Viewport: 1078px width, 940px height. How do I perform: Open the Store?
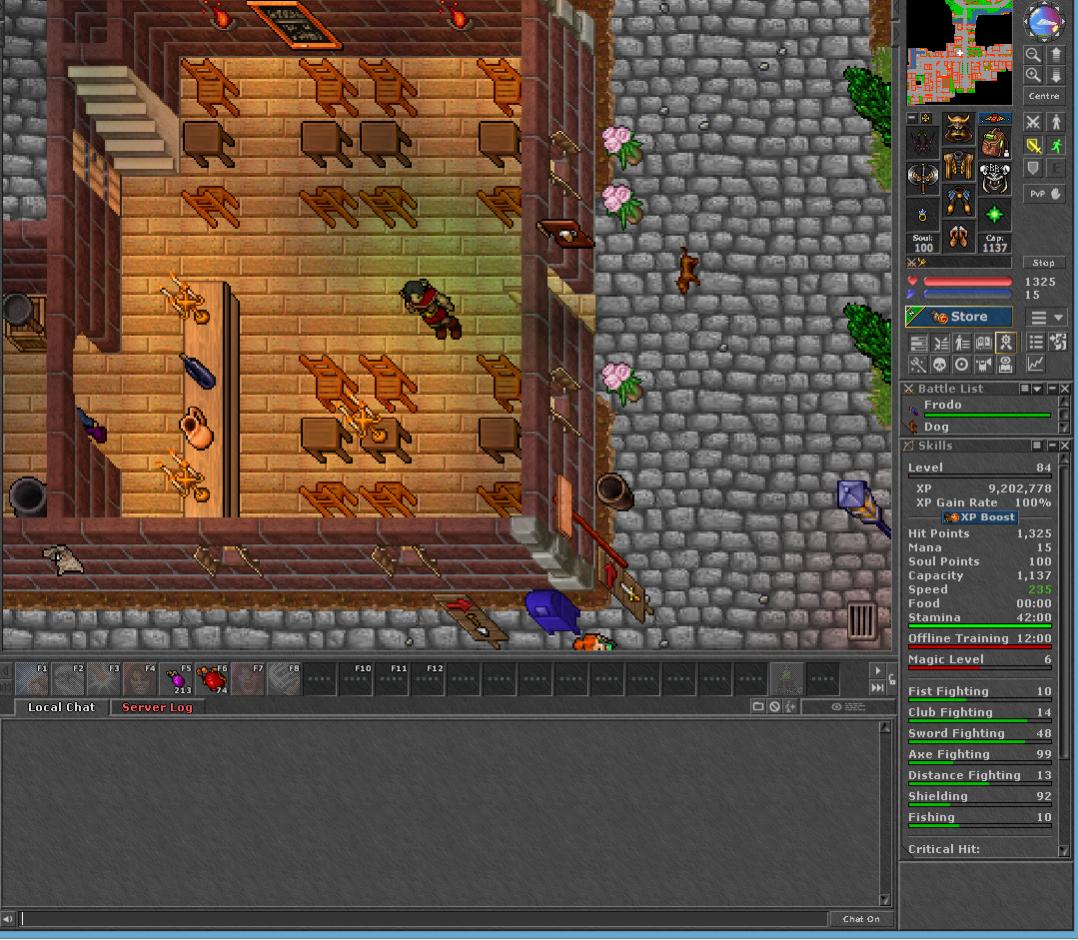(x=958, y=317)
